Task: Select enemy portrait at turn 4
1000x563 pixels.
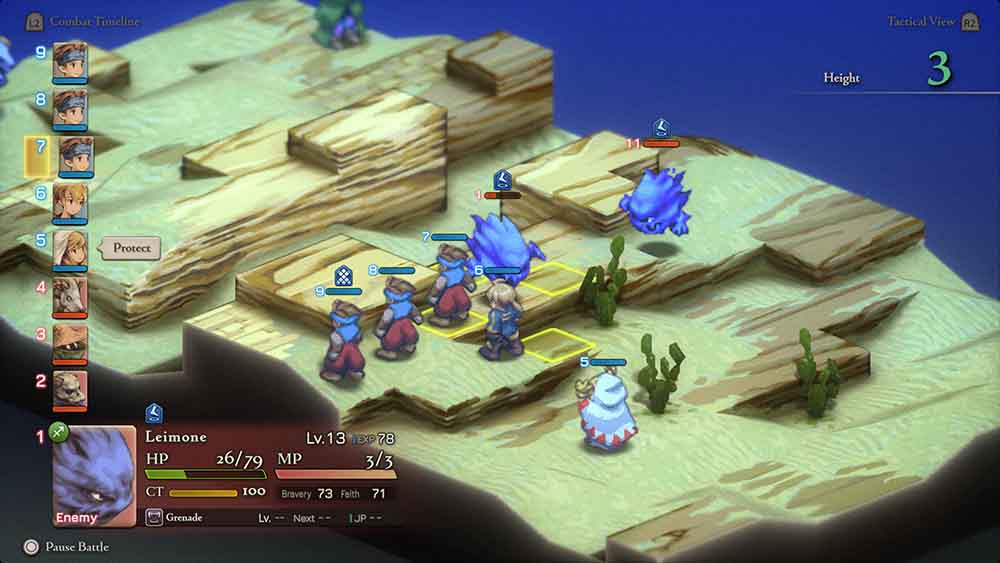Action: [x=70, y=295]
